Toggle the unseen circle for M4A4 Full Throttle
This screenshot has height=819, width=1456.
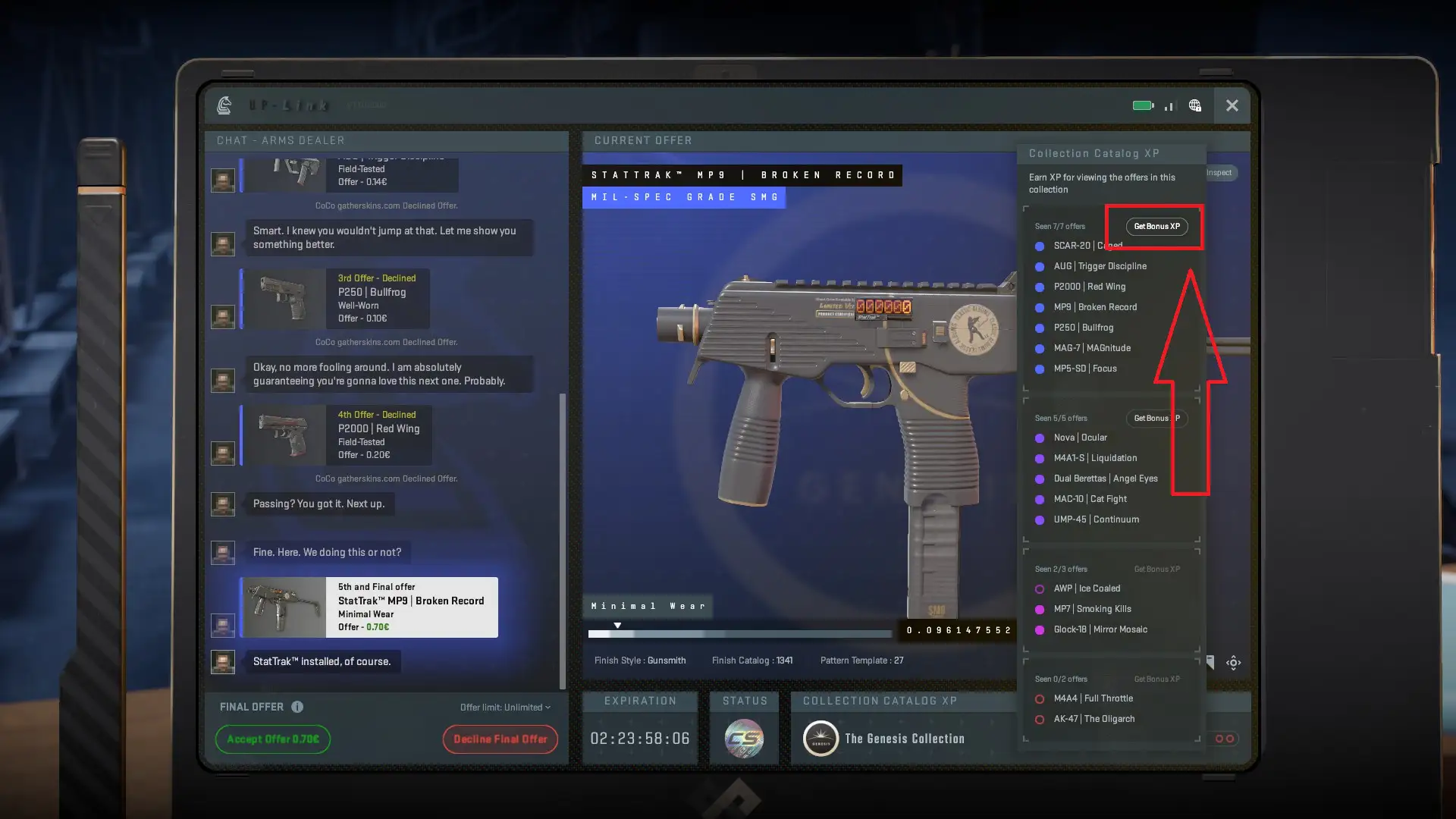tap(1040, 698)
